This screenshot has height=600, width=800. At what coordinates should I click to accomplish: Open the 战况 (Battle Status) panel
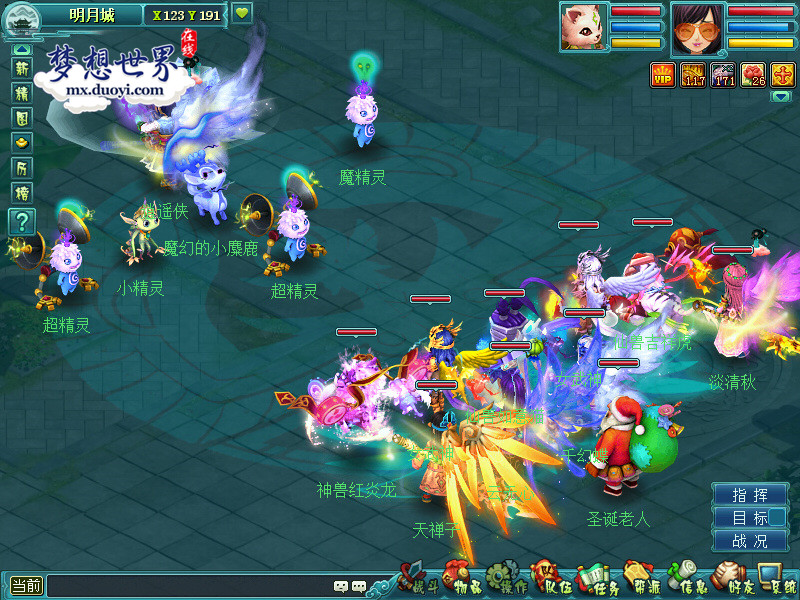pyautogui.click(x=750, y=541)
